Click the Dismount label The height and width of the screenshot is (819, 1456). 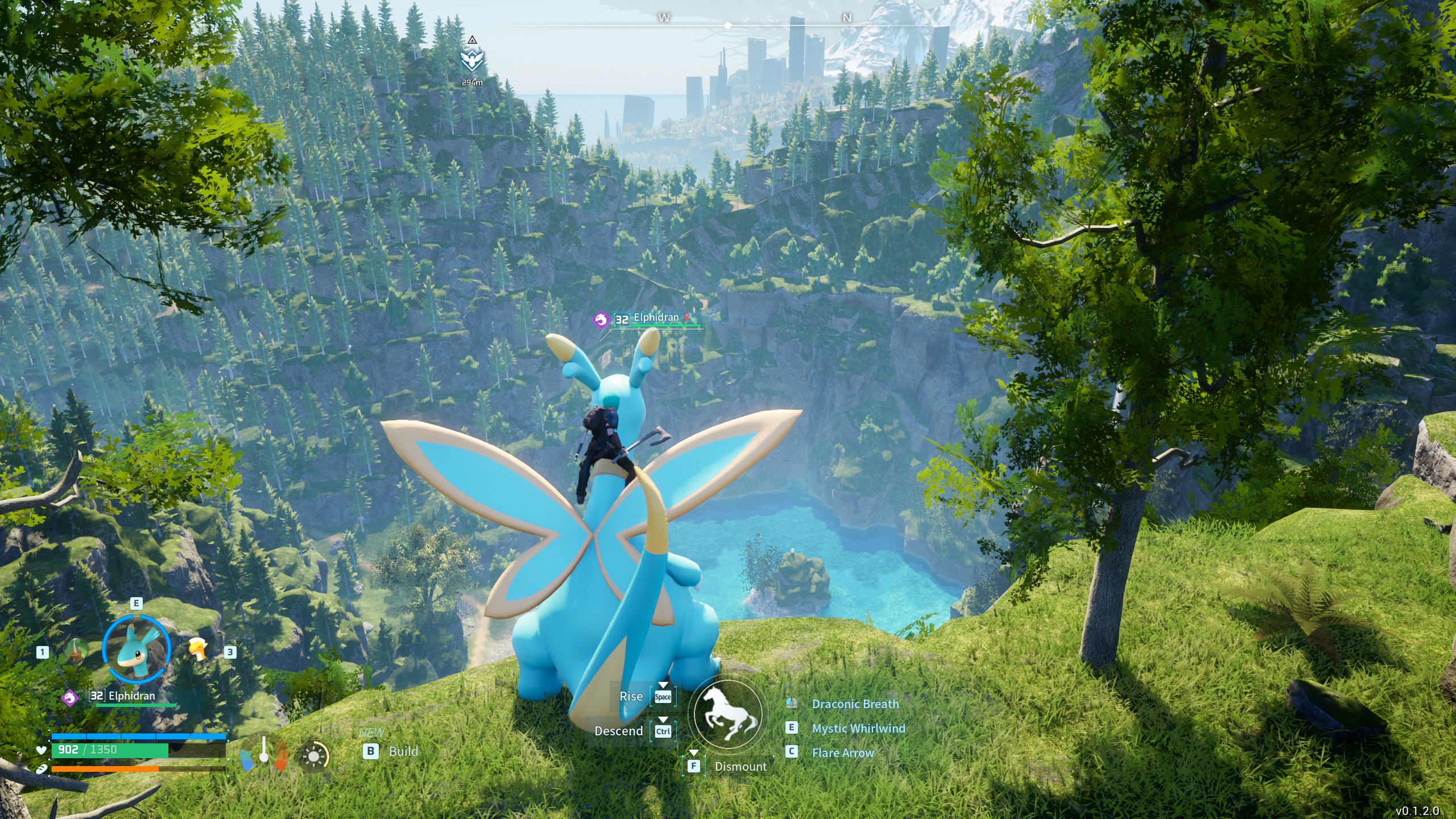[x=741, y=767]
